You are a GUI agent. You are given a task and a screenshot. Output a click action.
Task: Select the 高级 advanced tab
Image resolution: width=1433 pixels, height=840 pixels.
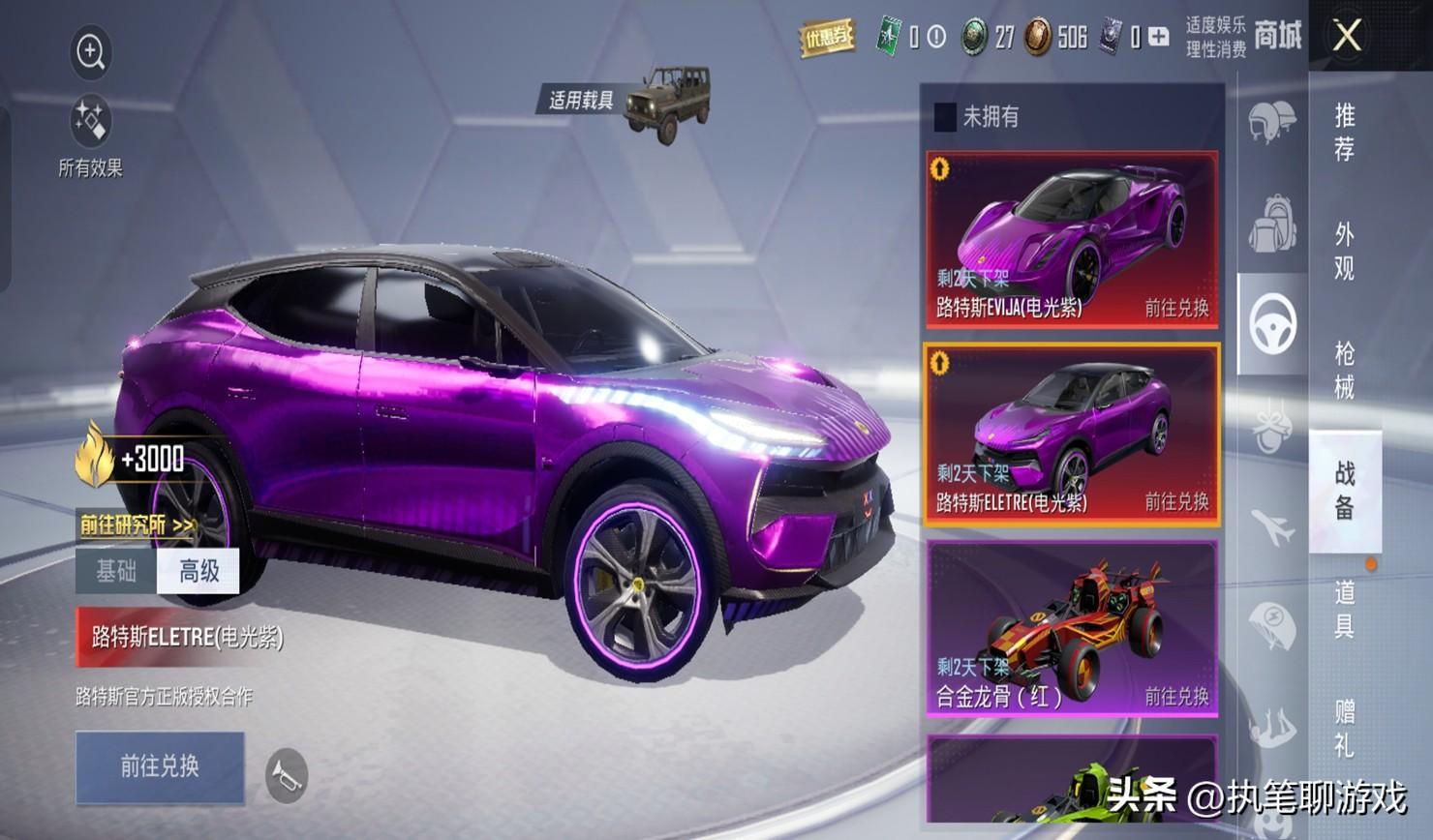(198, 571)
